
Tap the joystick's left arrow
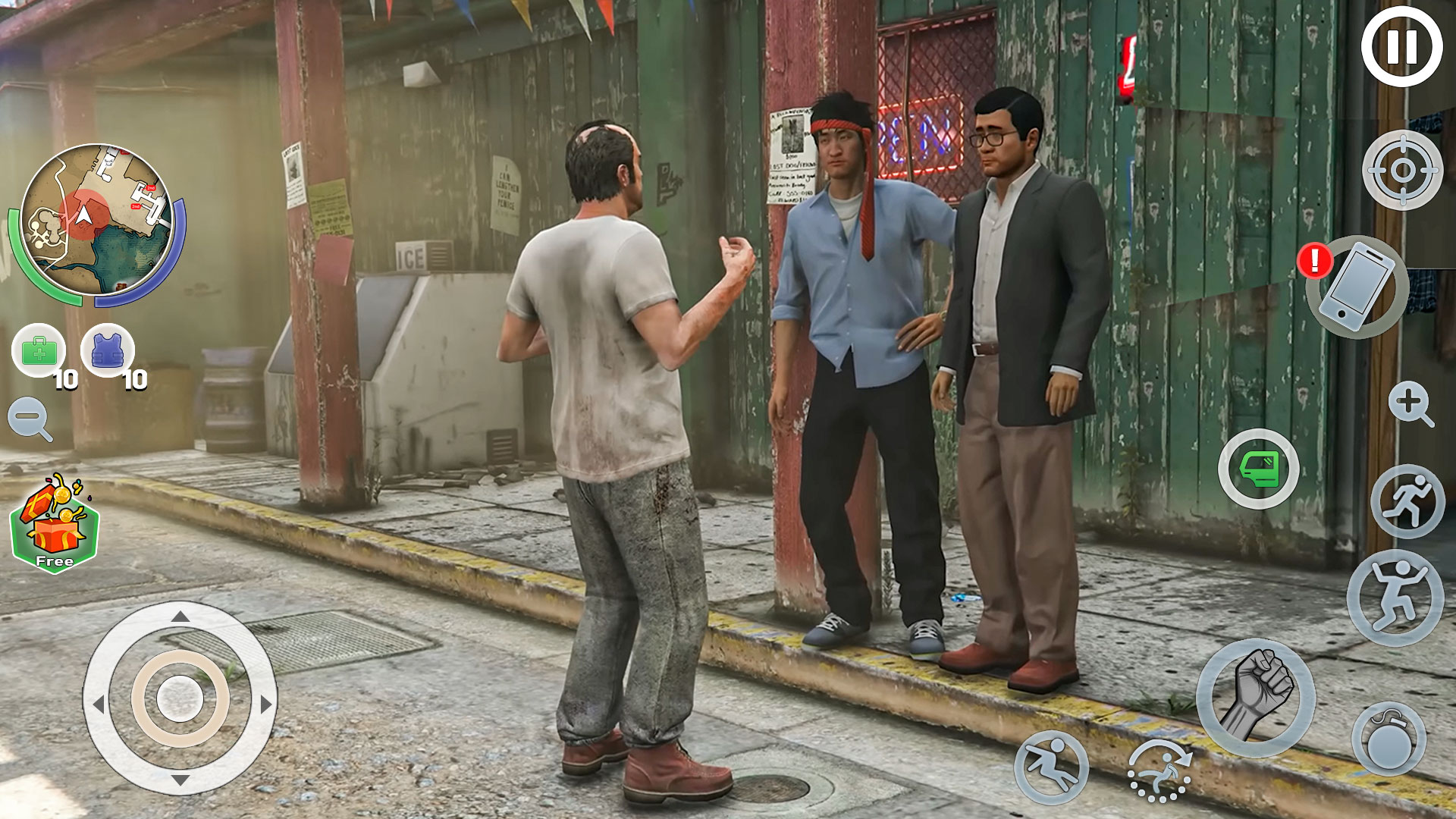click(x=97, y=704)
